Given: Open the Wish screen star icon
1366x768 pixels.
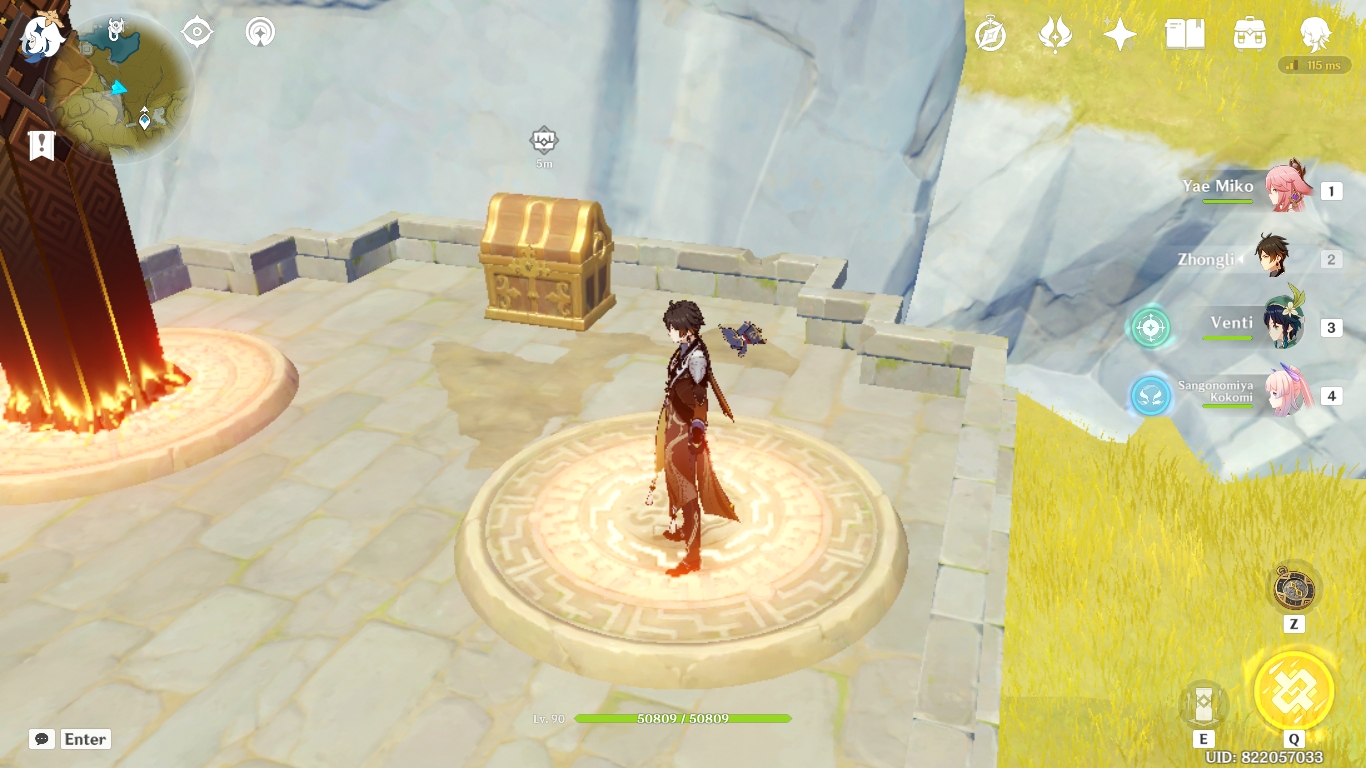Looking at the screenshot, I should coord(1119,32).
